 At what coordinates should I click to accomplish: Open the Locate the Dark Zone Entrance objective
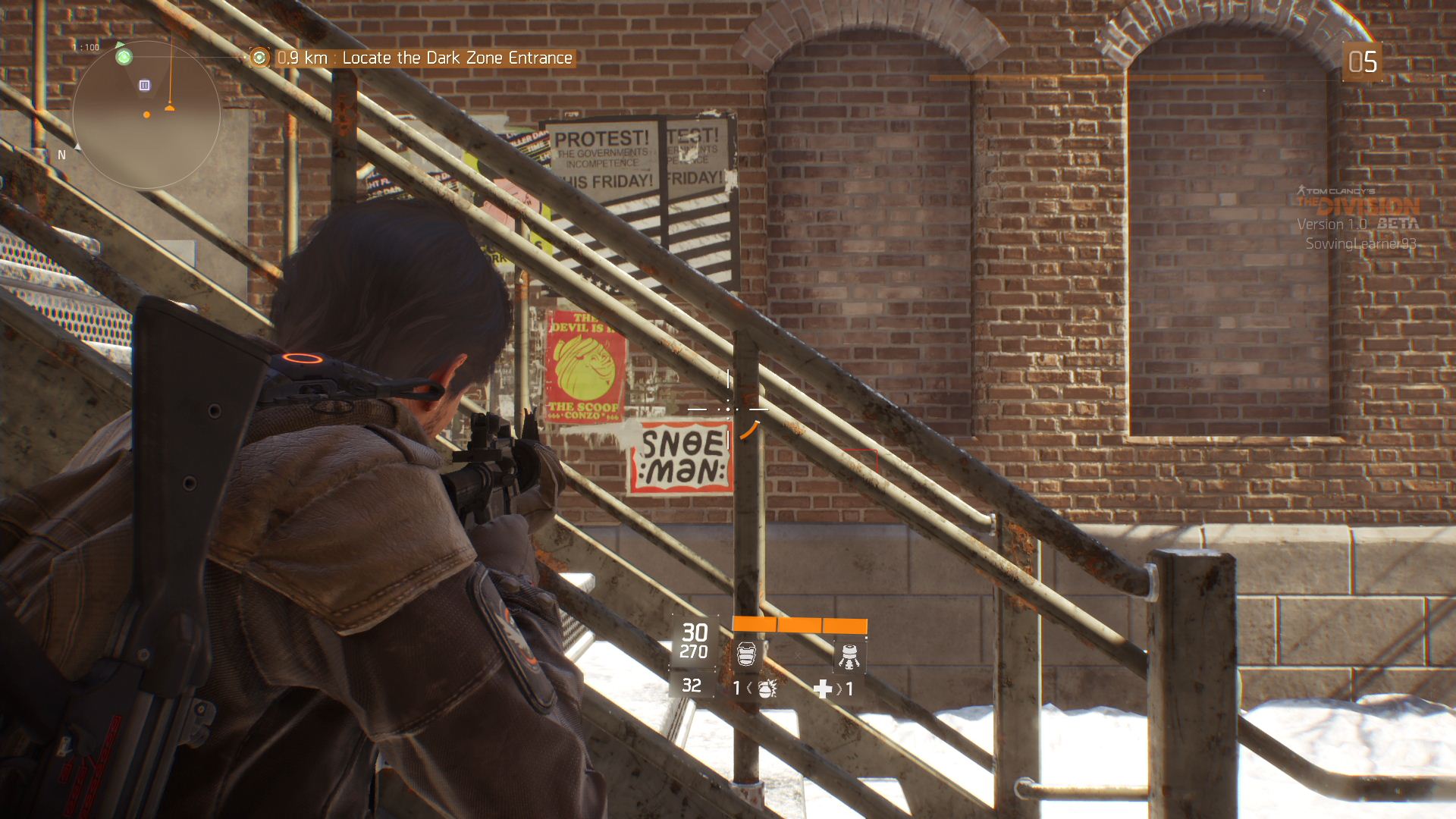pyautogui.click(x=457, y=58)
